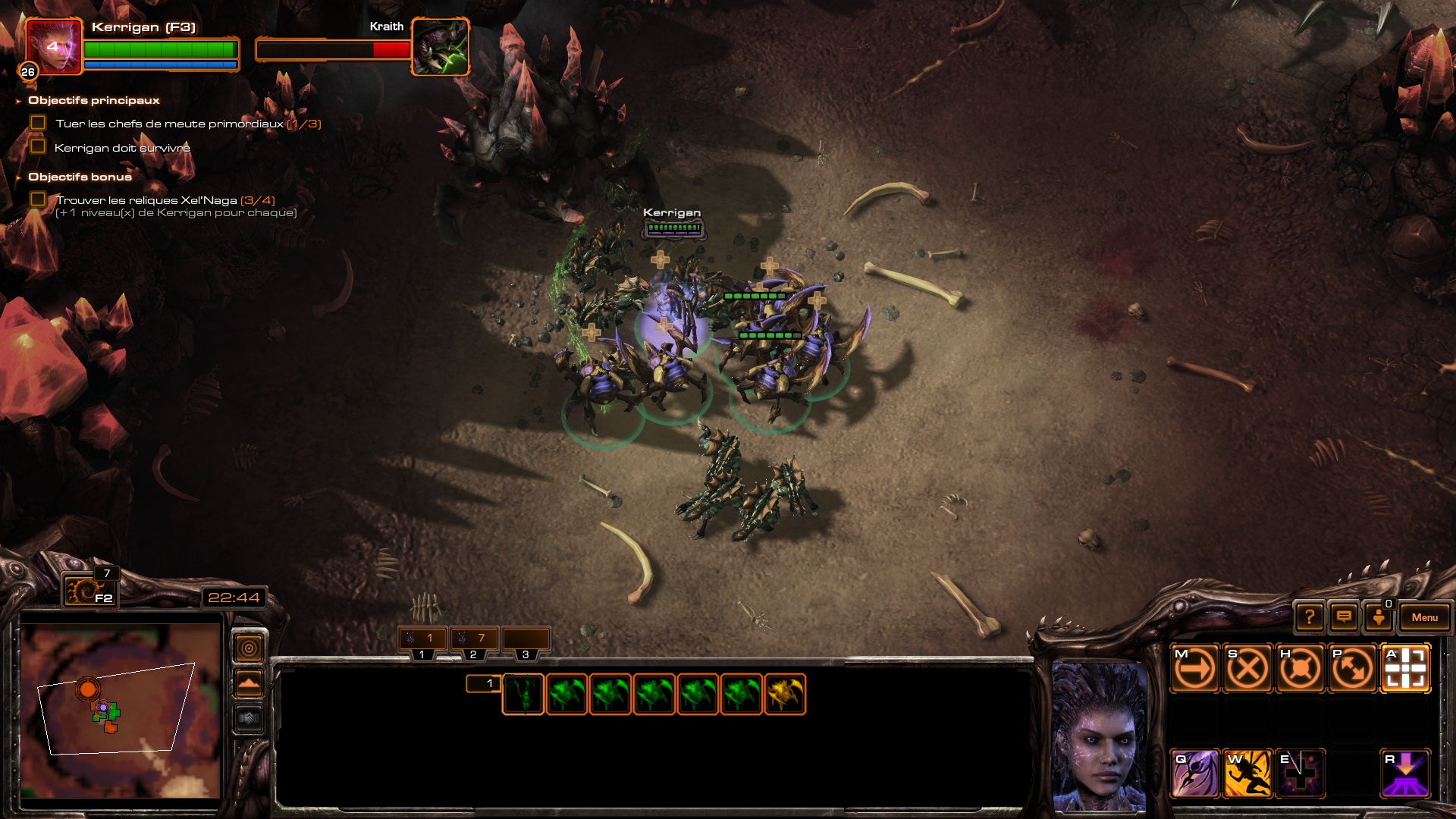Choose the Patrol command
Image resolution: width=1456 pixels, height=819 pixels.
click(x=1352, y=669)
